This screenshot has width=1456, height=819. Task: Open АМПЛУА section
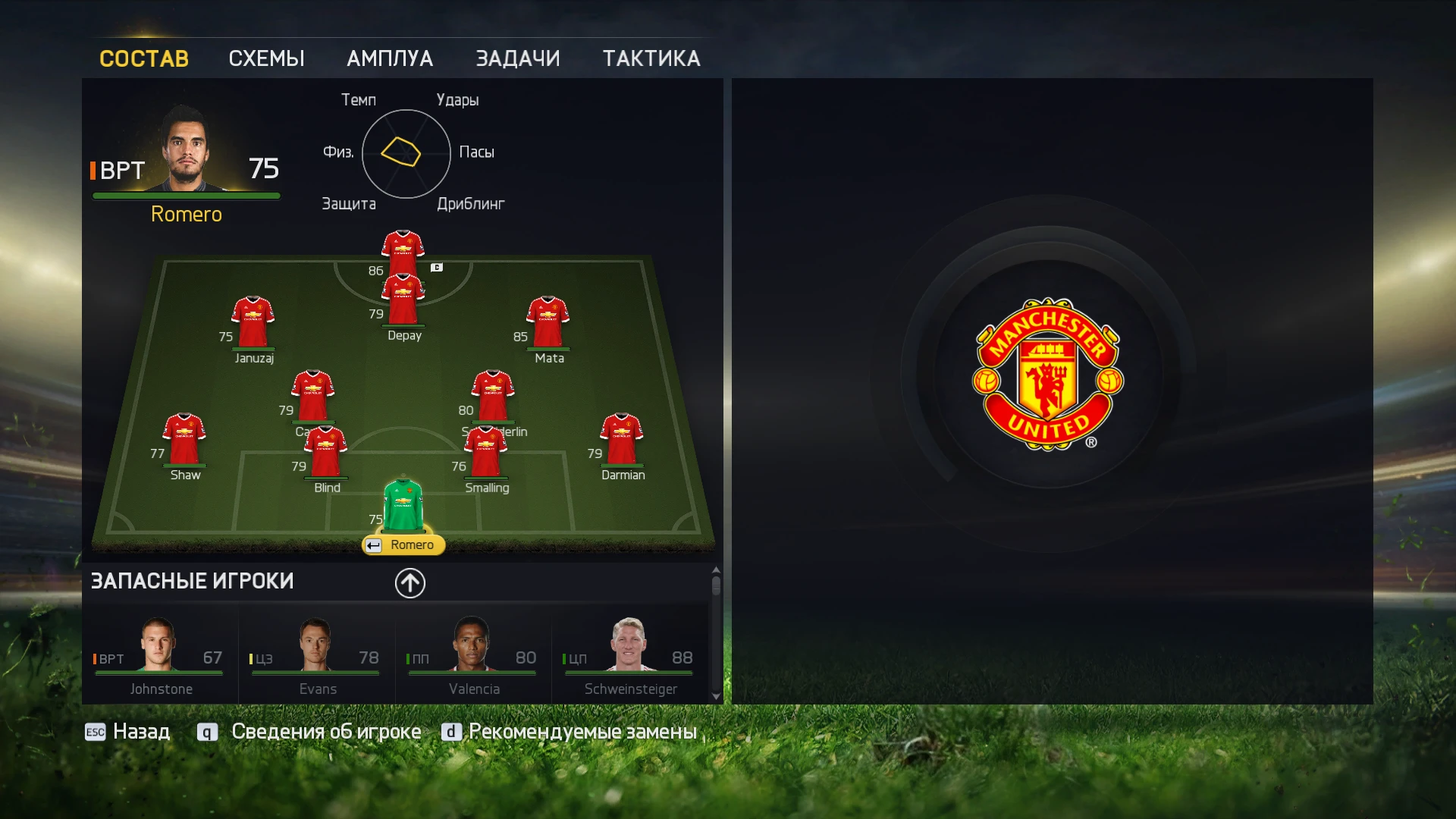tap(390, 58)
